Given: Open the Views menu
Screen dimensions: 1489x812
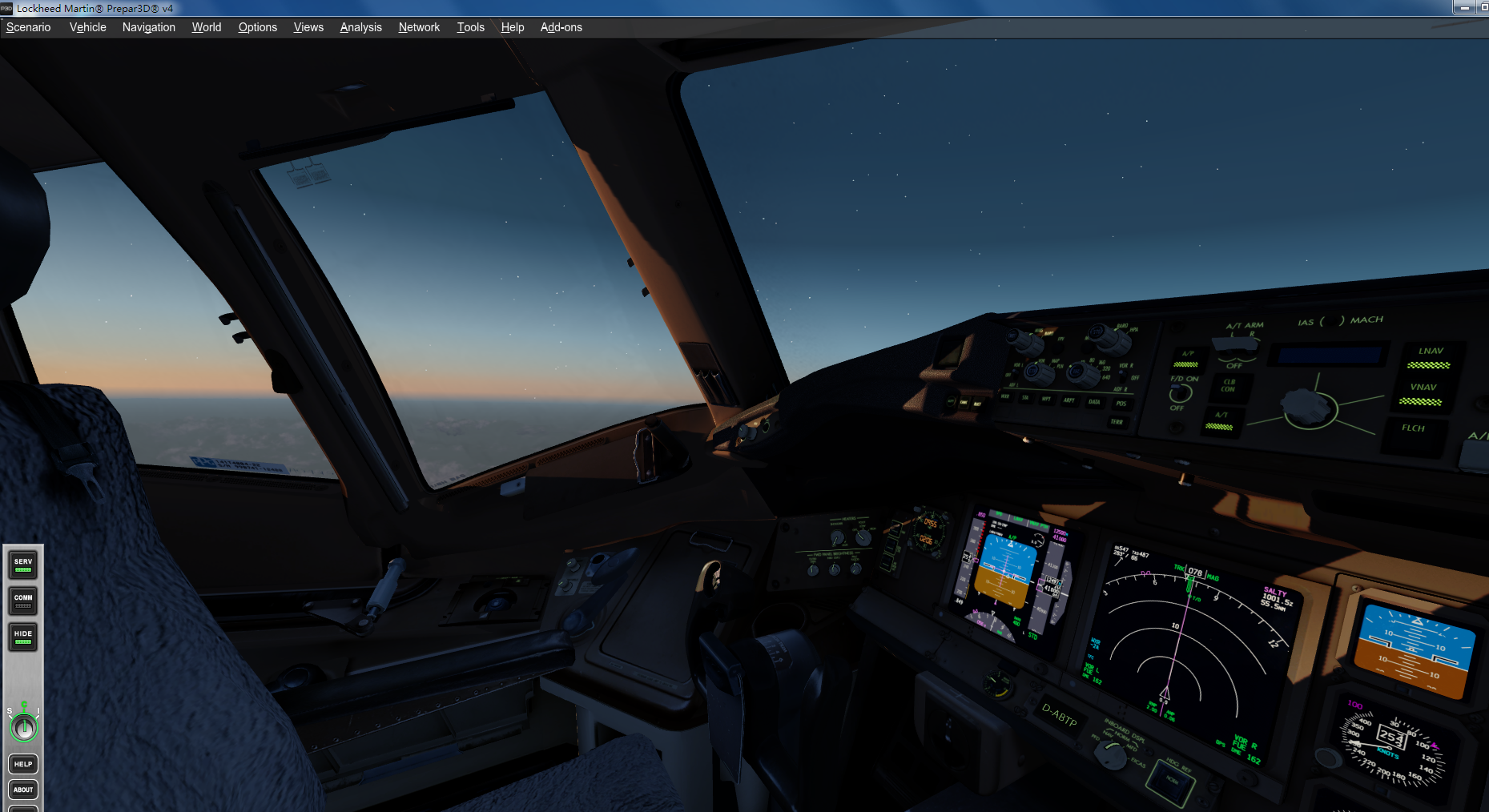Looking at the screenshot, I should (308, 26).
